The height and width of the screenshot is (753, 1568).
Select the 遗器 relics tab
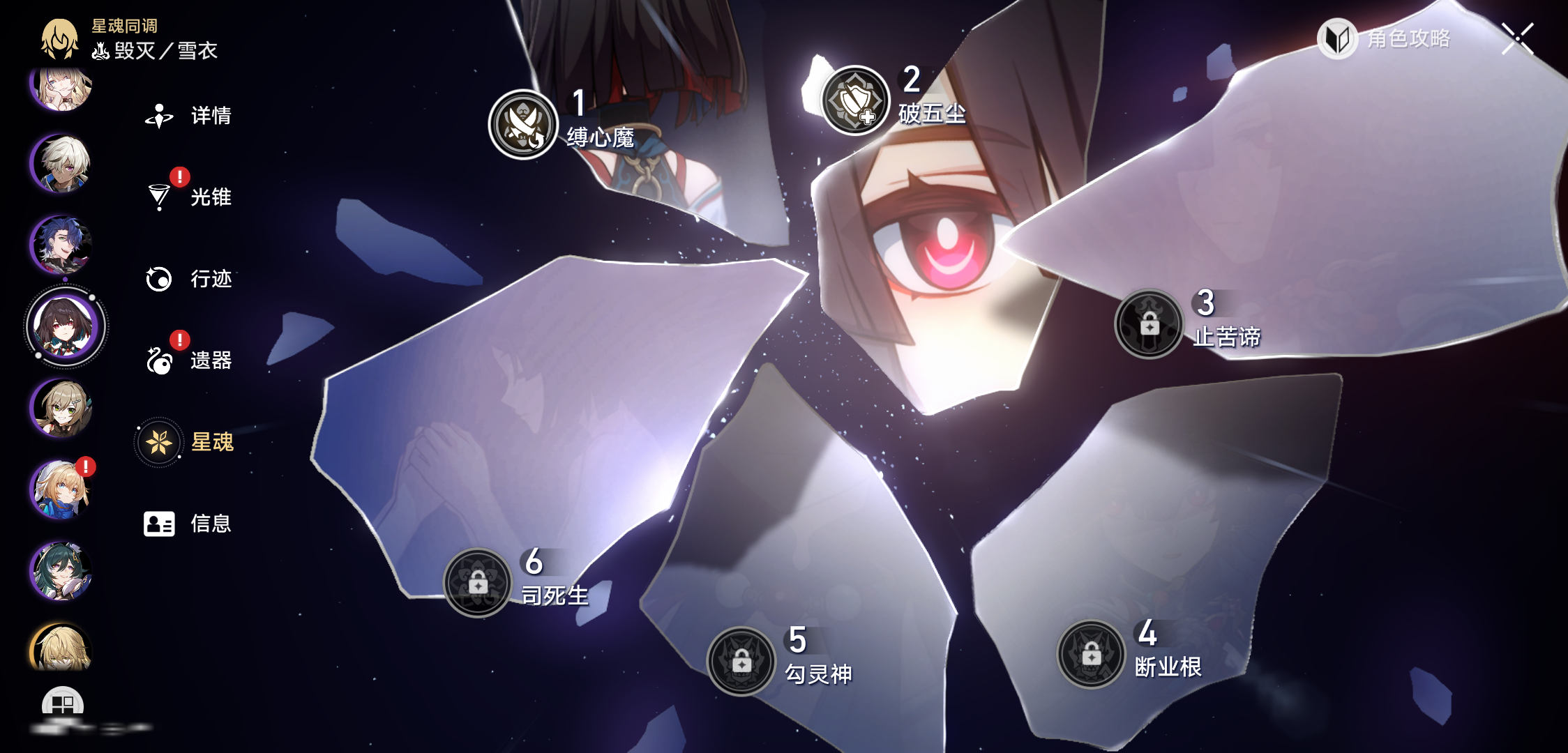[x=188, y=360]
